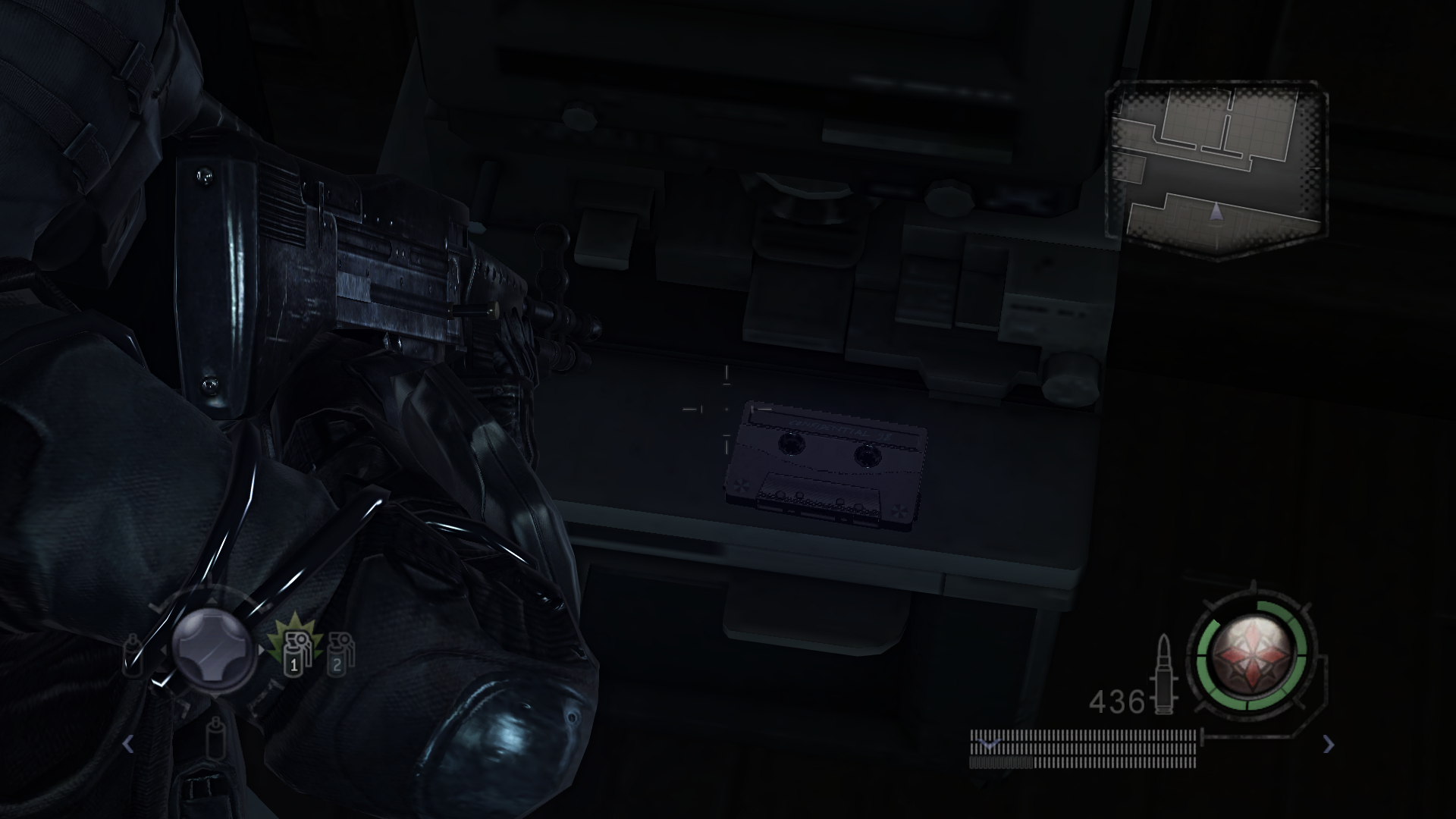This screenshot has height=819, width=1456.
Task: Click the left arrow chevron
Action: click(x=128, y=744)
